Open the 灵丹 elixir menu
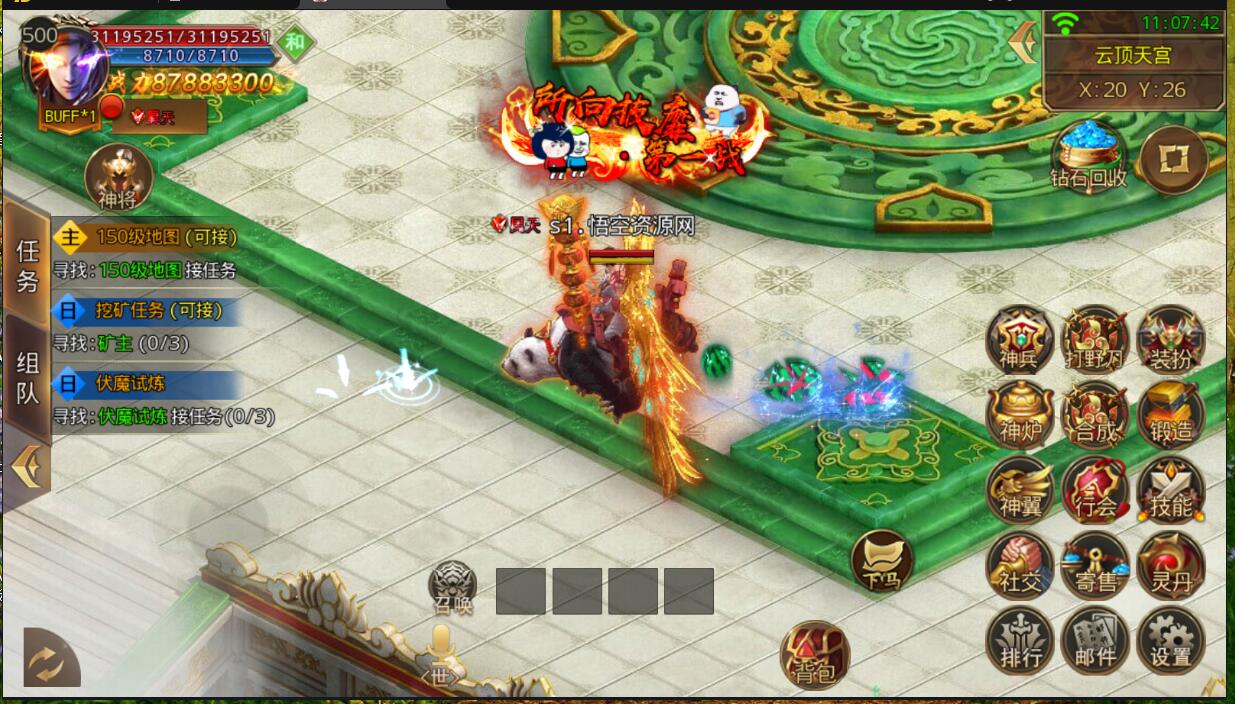The height and width of the screenshot is (704, 1235). pos(1170,565)
